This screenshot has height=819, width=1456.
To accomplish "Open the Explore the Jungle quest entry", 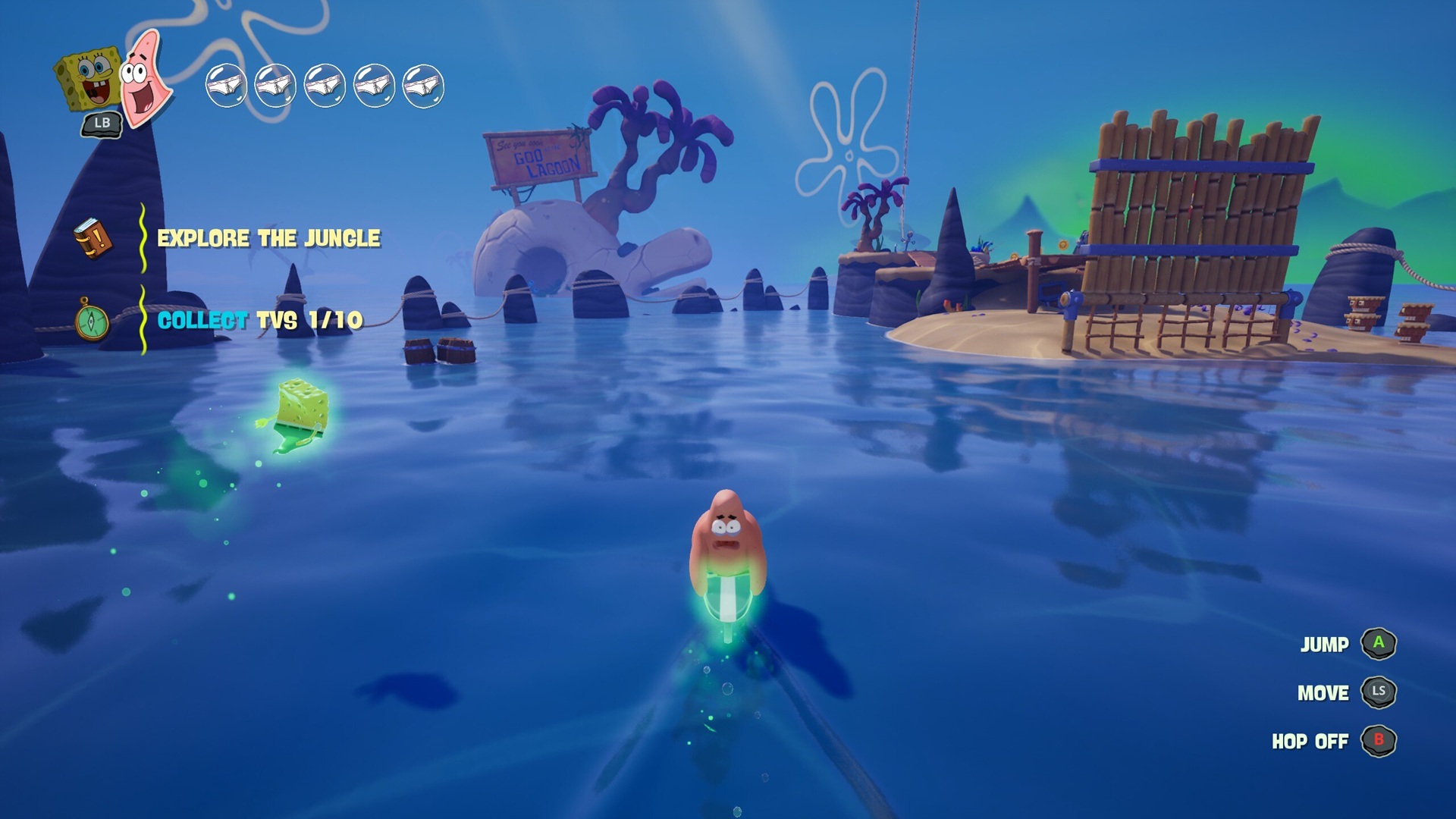I will point(268,238).
